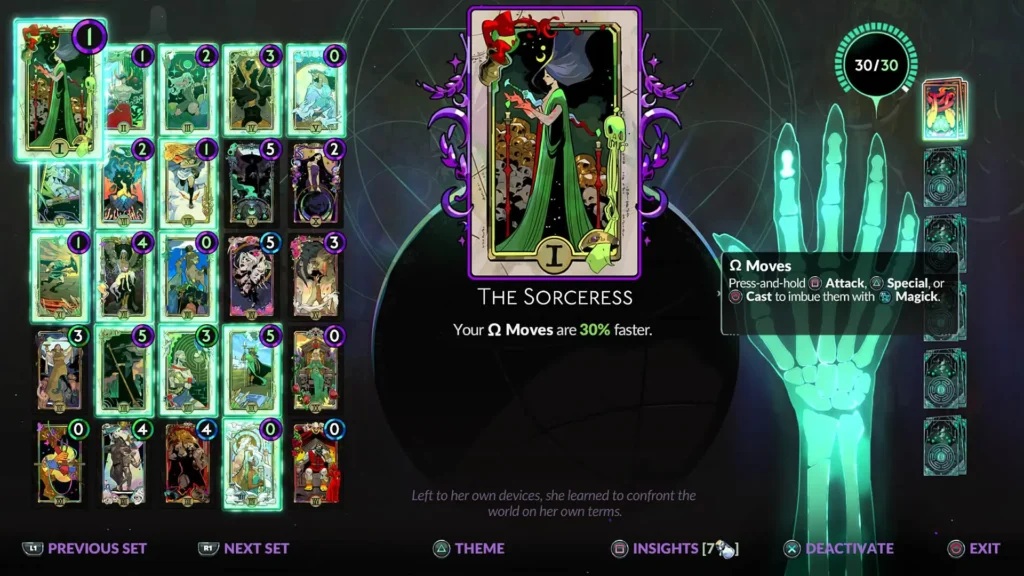This screenshot has width=1024, height=576.
Task: Choose The Lovers card (XV)
Action: point(316,278)
